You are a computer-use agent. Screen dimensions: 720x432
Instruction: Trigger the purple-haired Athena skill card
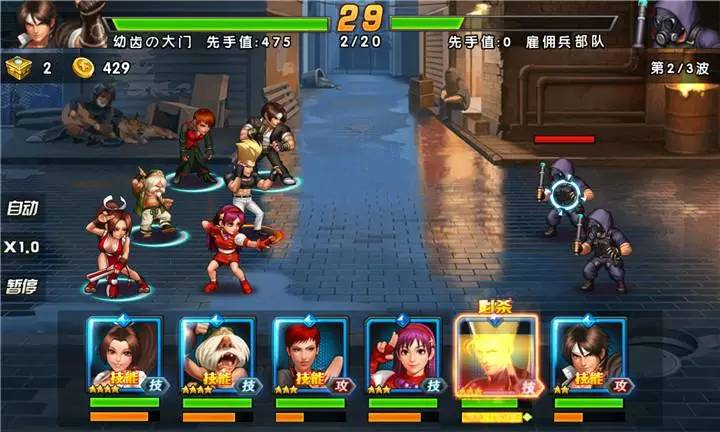[x=403, y=357]
